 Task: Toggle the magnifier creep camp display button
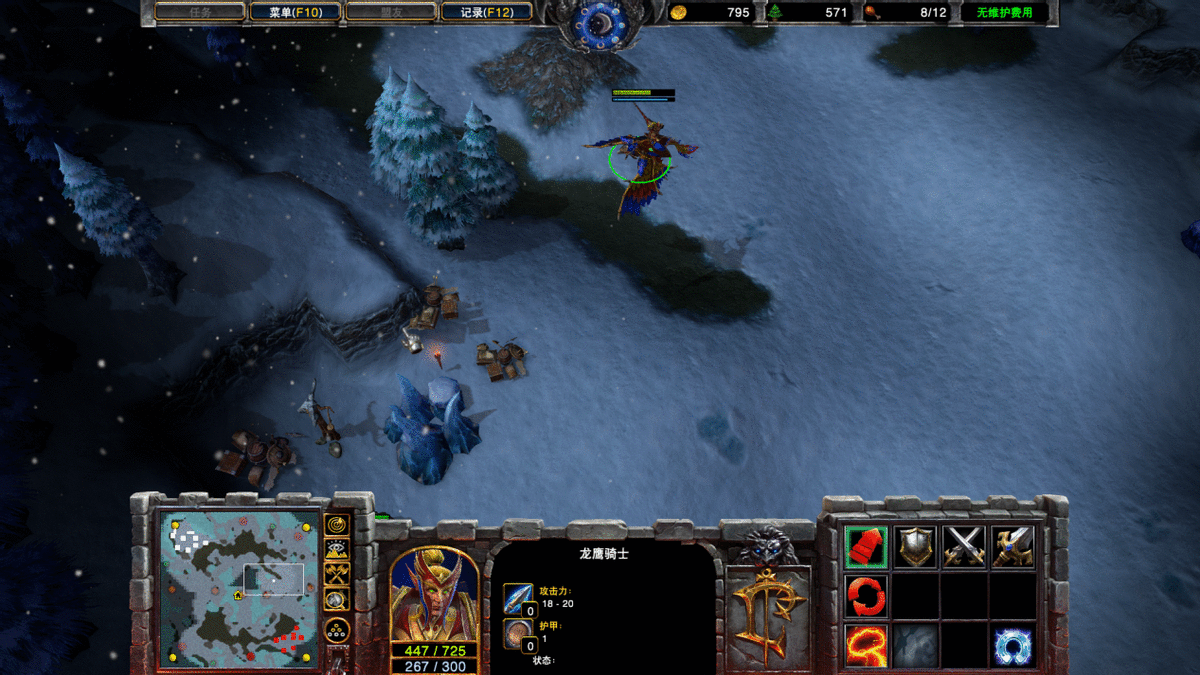click(337, 599)
